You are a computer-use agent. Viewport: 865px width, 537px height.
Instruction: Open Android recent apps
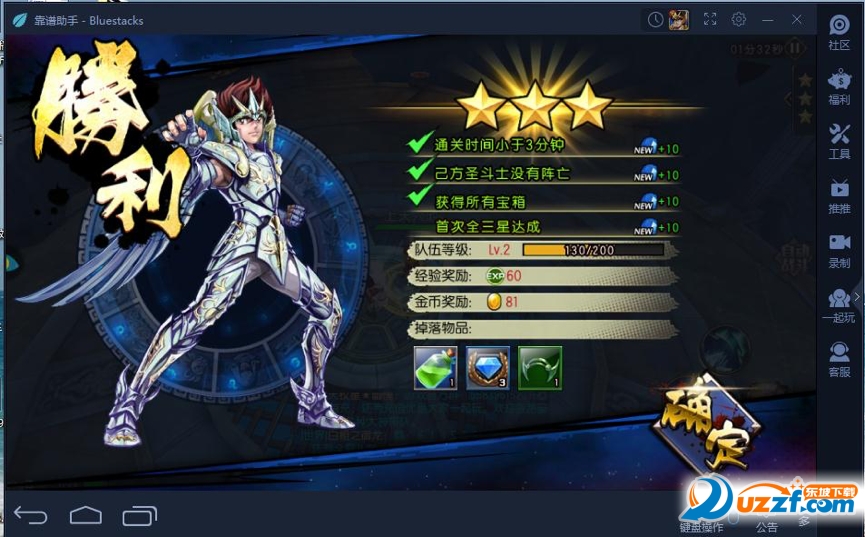139,515
